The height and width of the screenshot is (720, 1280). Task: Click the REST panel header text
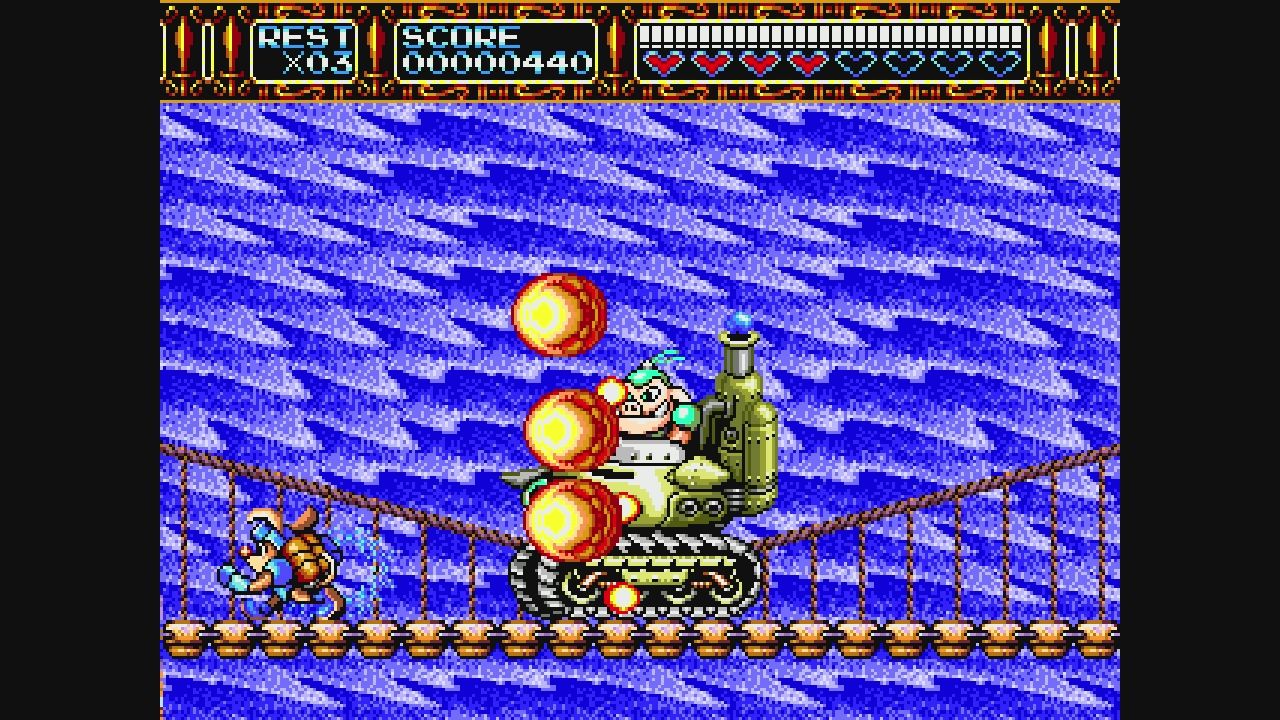pos(300,35)
